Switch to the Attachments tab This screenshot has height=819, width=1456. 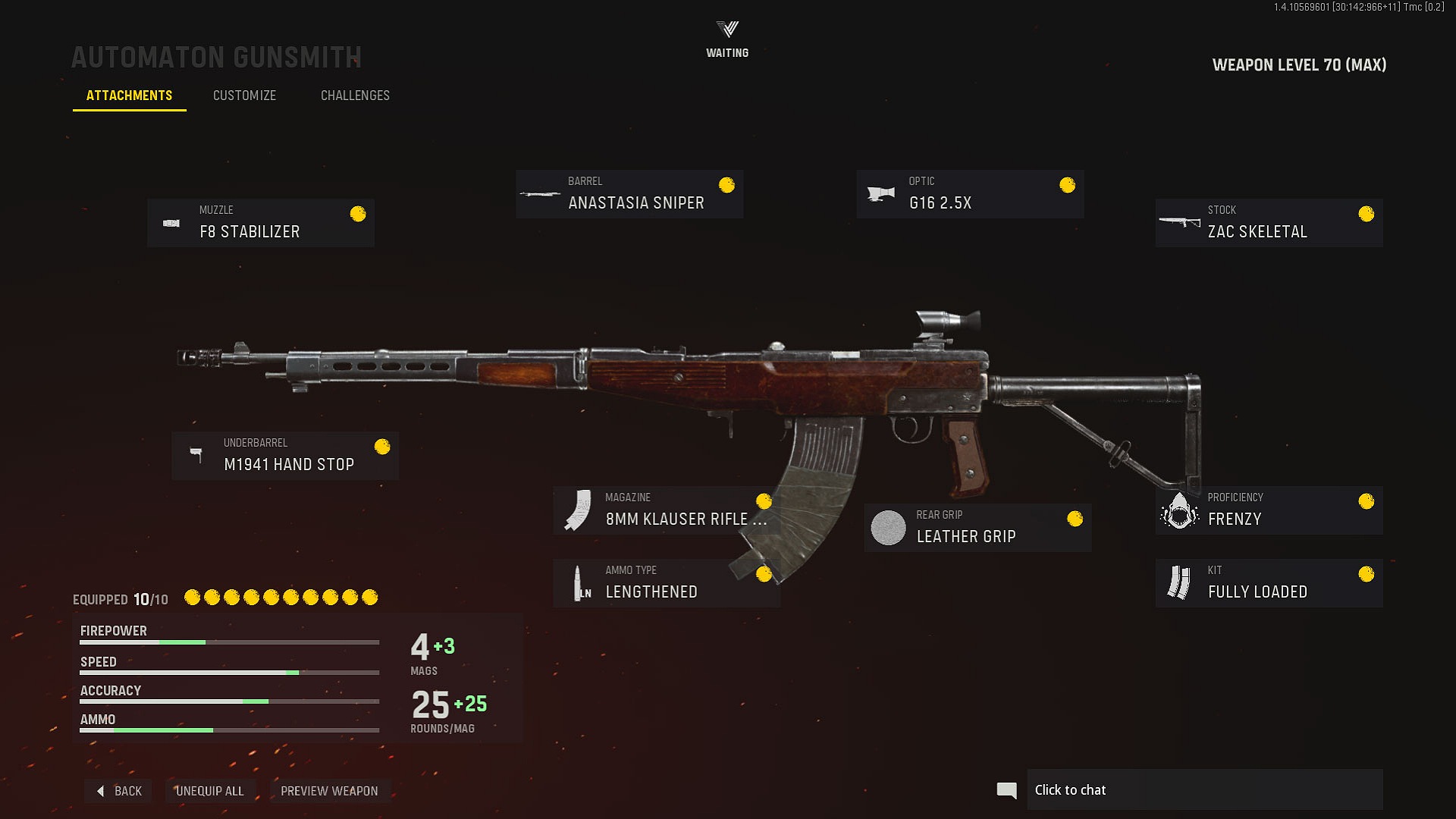click(x=129, y=96)
